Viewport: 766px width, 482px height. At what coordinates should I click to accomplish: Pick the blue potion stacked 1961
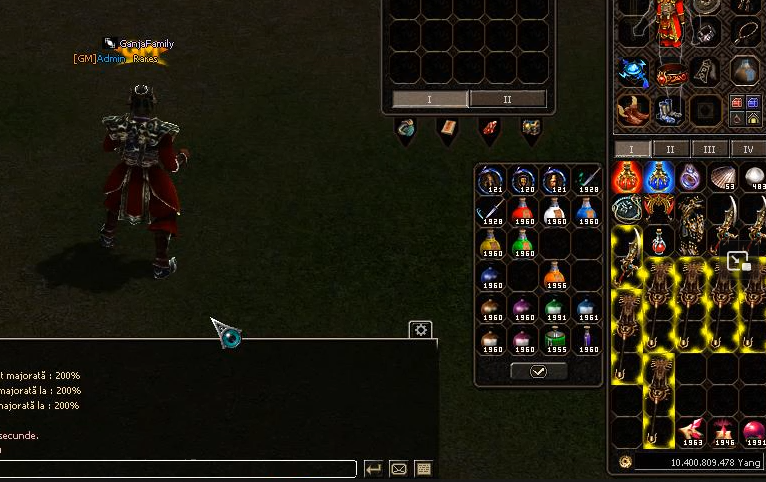tap(587, 309)
